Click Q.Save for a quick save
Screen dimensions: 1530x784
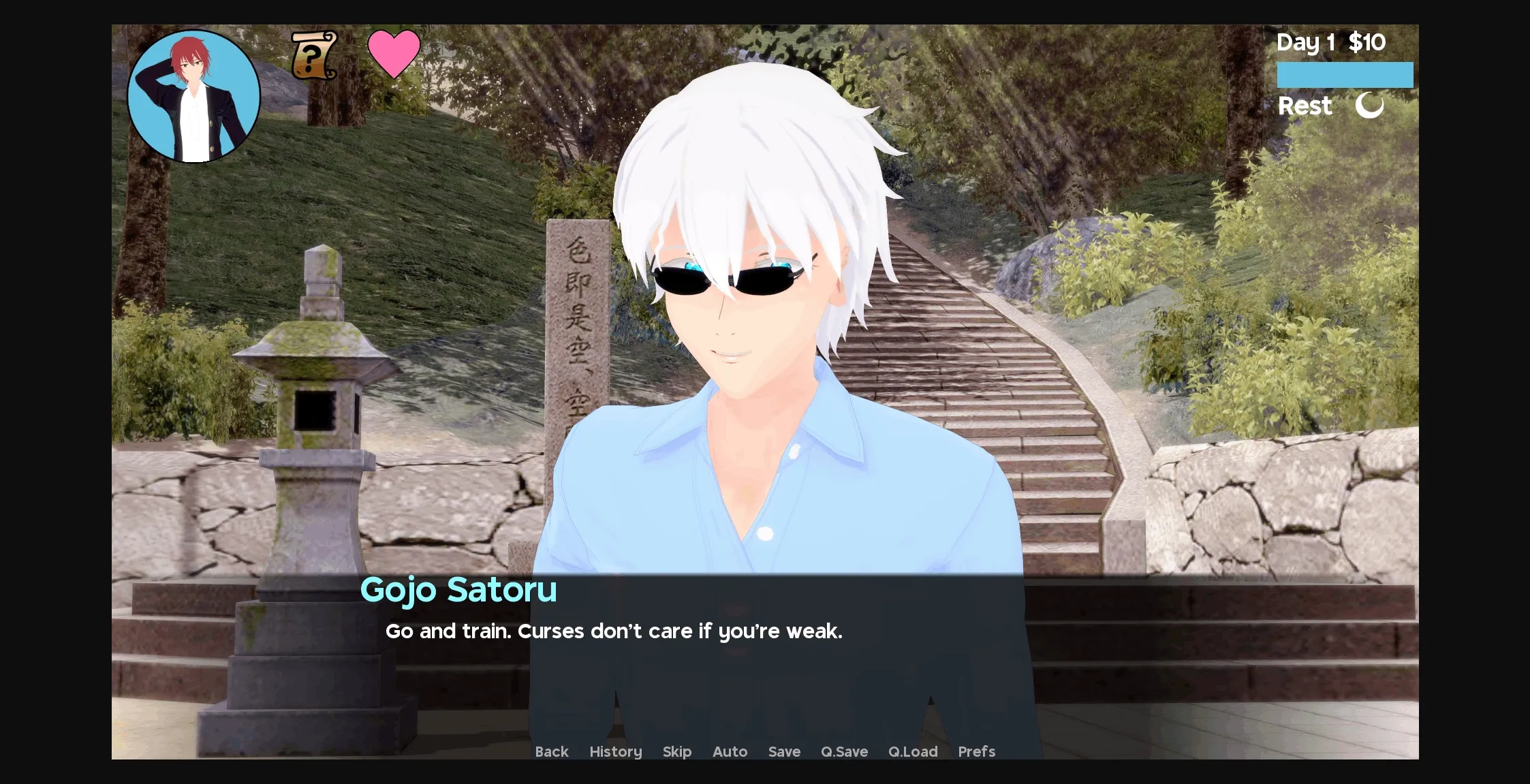point(844,751)
